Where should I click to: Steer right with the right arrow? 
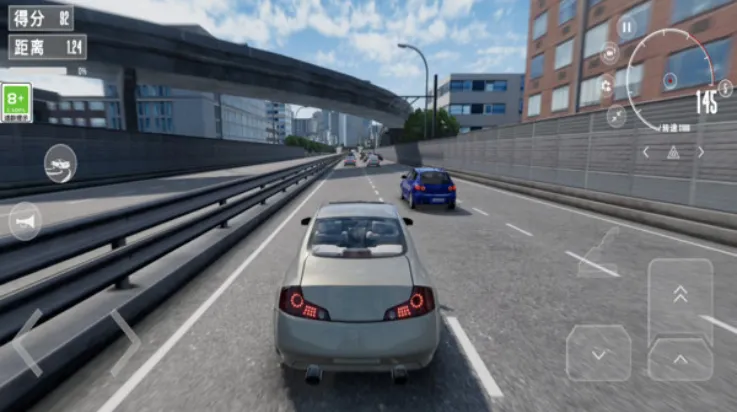[x=124, y=342]
